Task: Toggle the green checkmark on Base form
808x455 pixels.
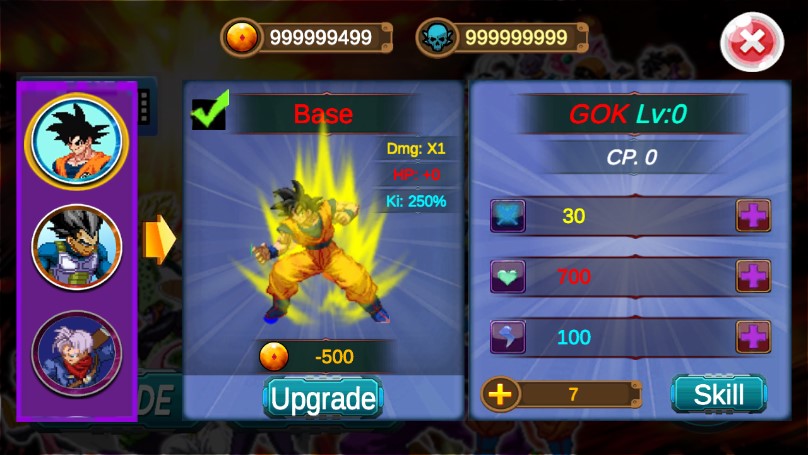Action: point(210,111)
